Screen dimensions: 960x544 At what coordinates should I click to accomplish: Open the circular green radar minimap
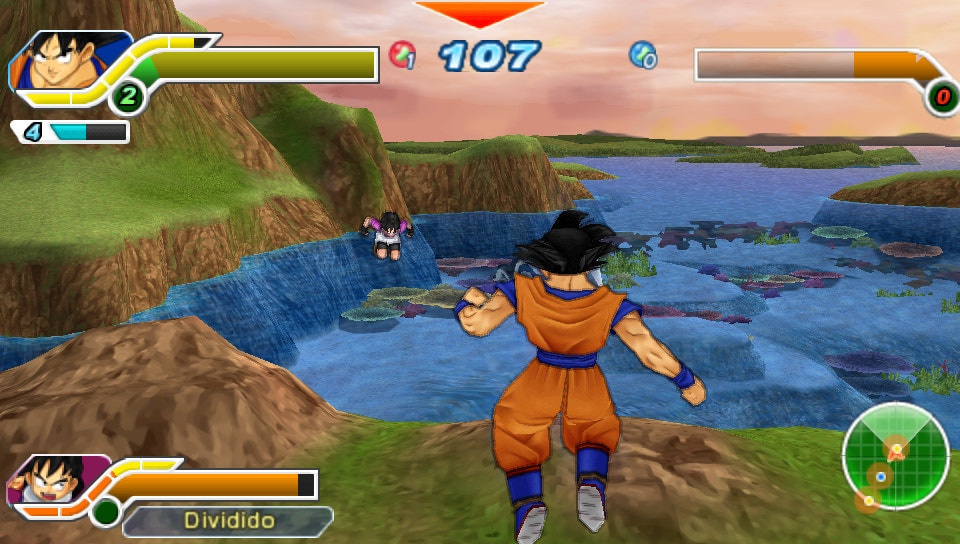click(894, 455)
